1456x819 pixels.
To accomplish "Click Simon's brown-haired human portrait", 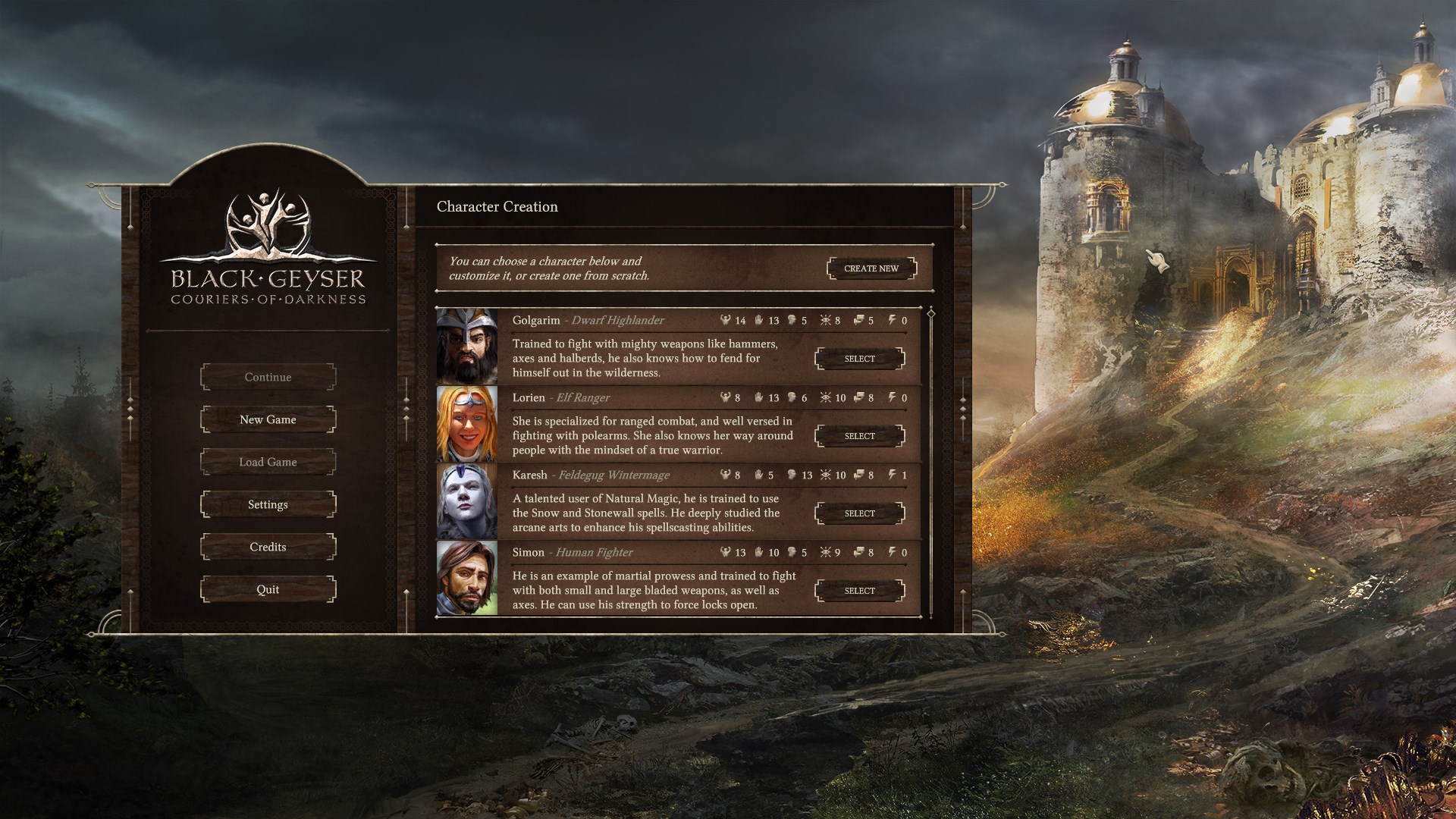I will 467,578.
